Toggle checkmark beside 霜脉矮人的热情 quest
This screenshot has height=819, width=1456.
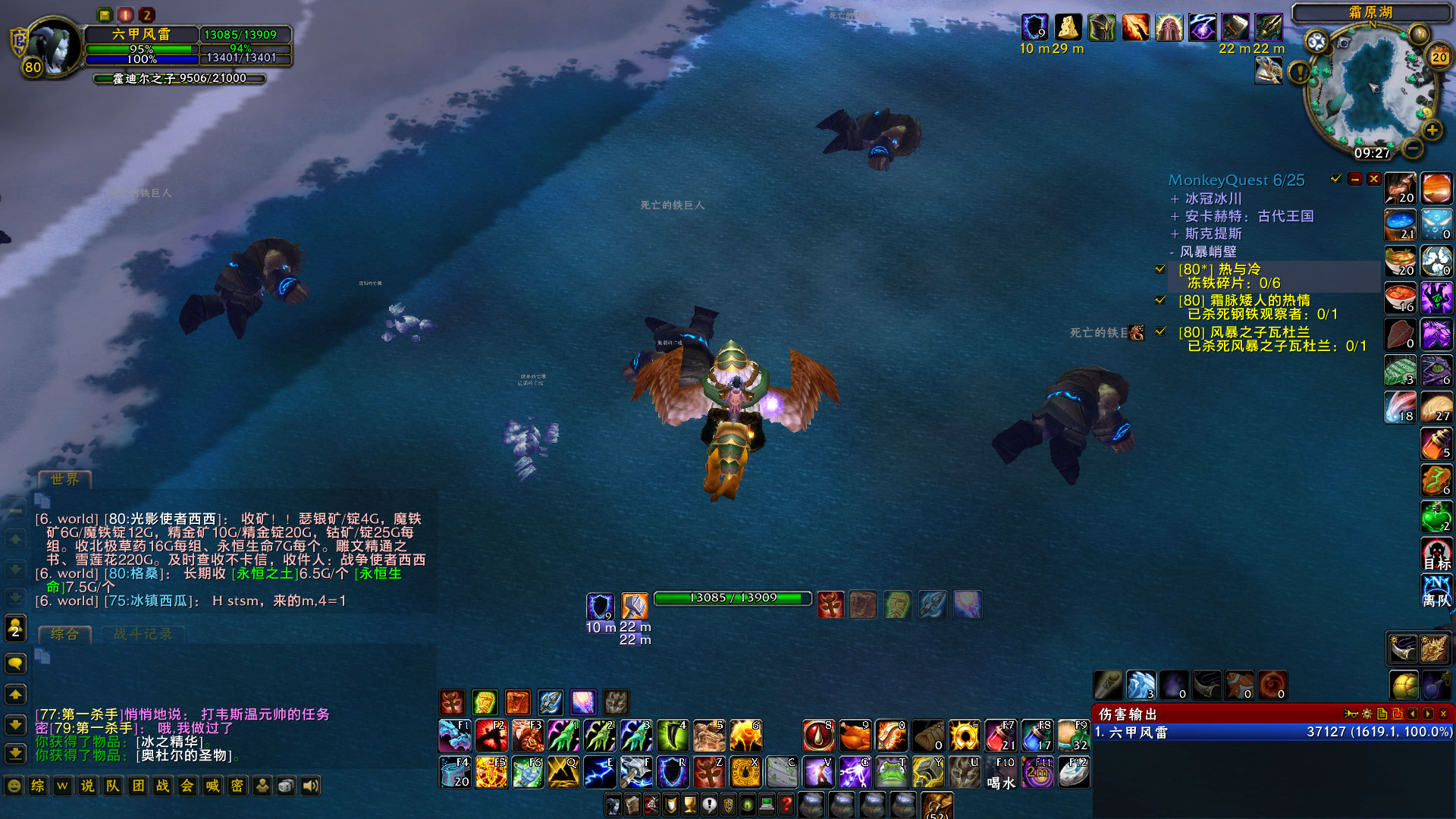click(1159, 300)
